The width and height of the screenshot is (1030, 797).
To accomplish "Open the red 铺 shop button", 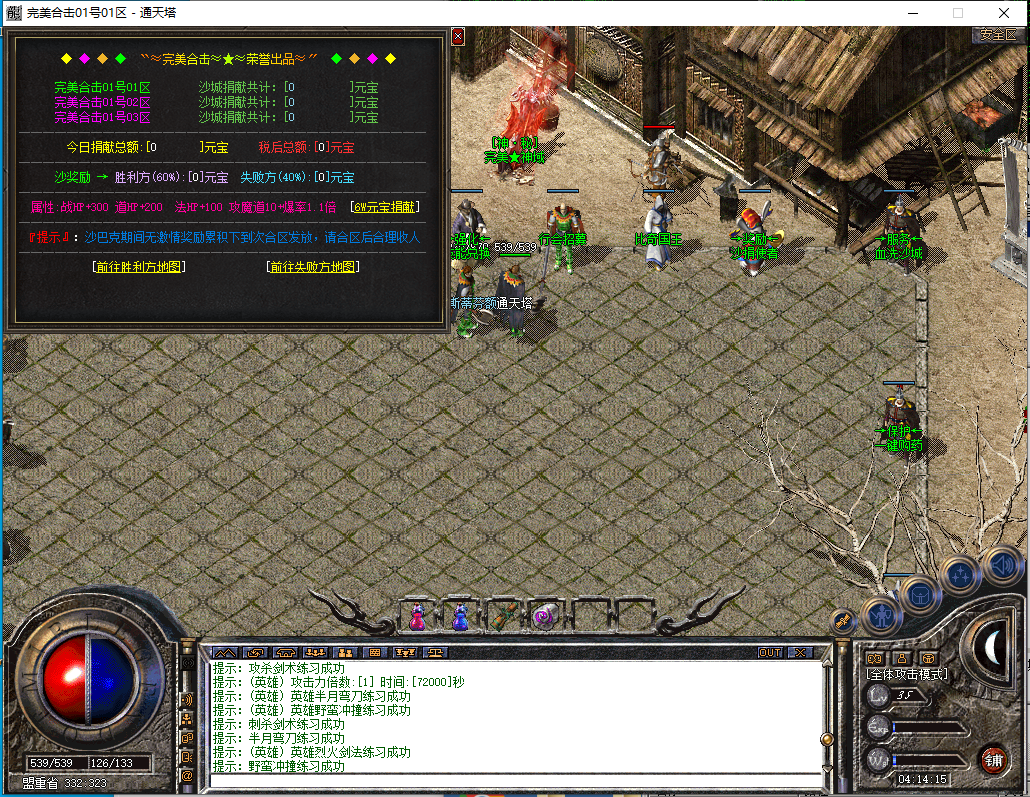I will [x=993, y=758].
